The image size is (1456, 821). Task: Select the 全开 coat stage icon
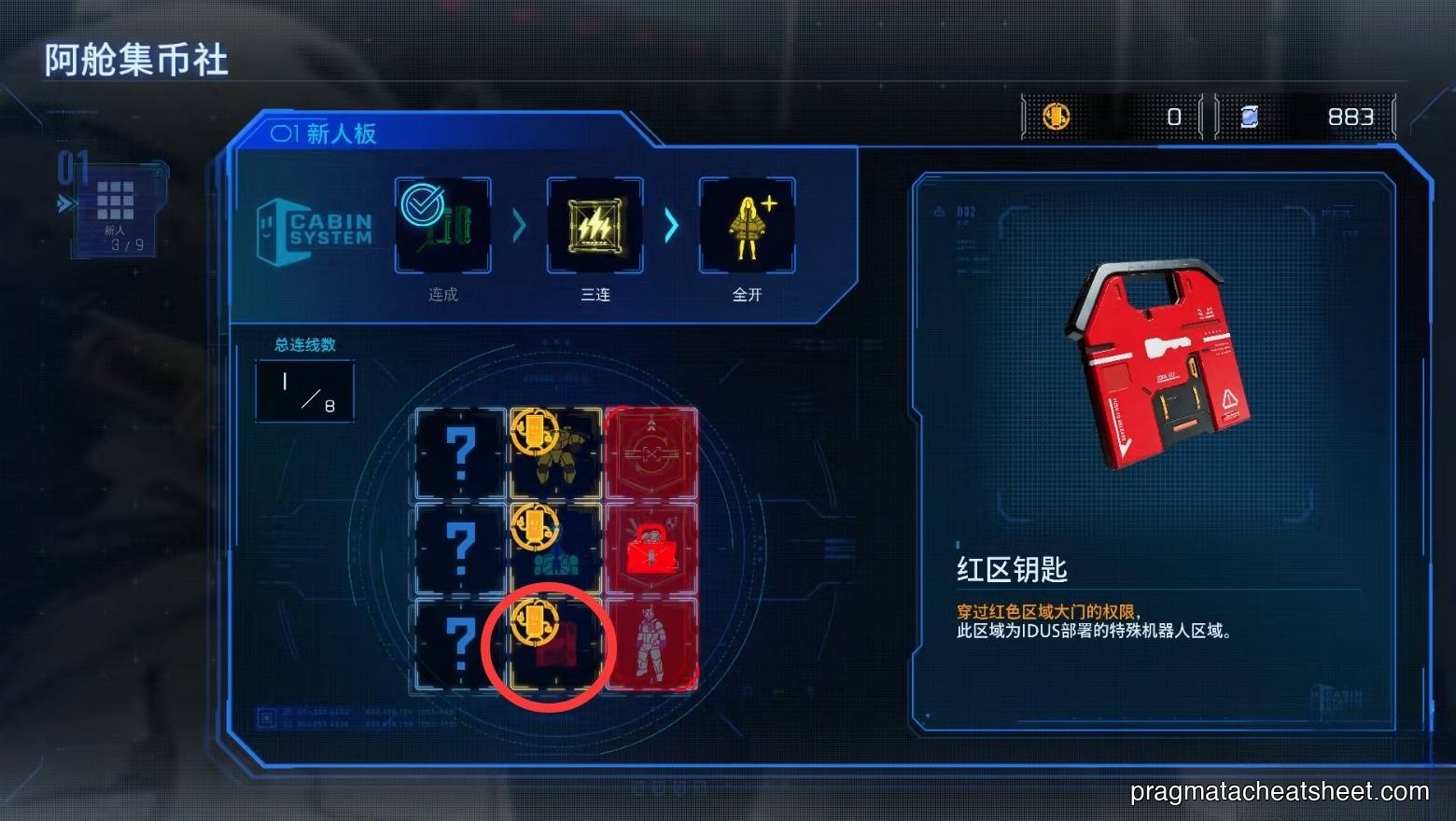[x=747, y=224]
